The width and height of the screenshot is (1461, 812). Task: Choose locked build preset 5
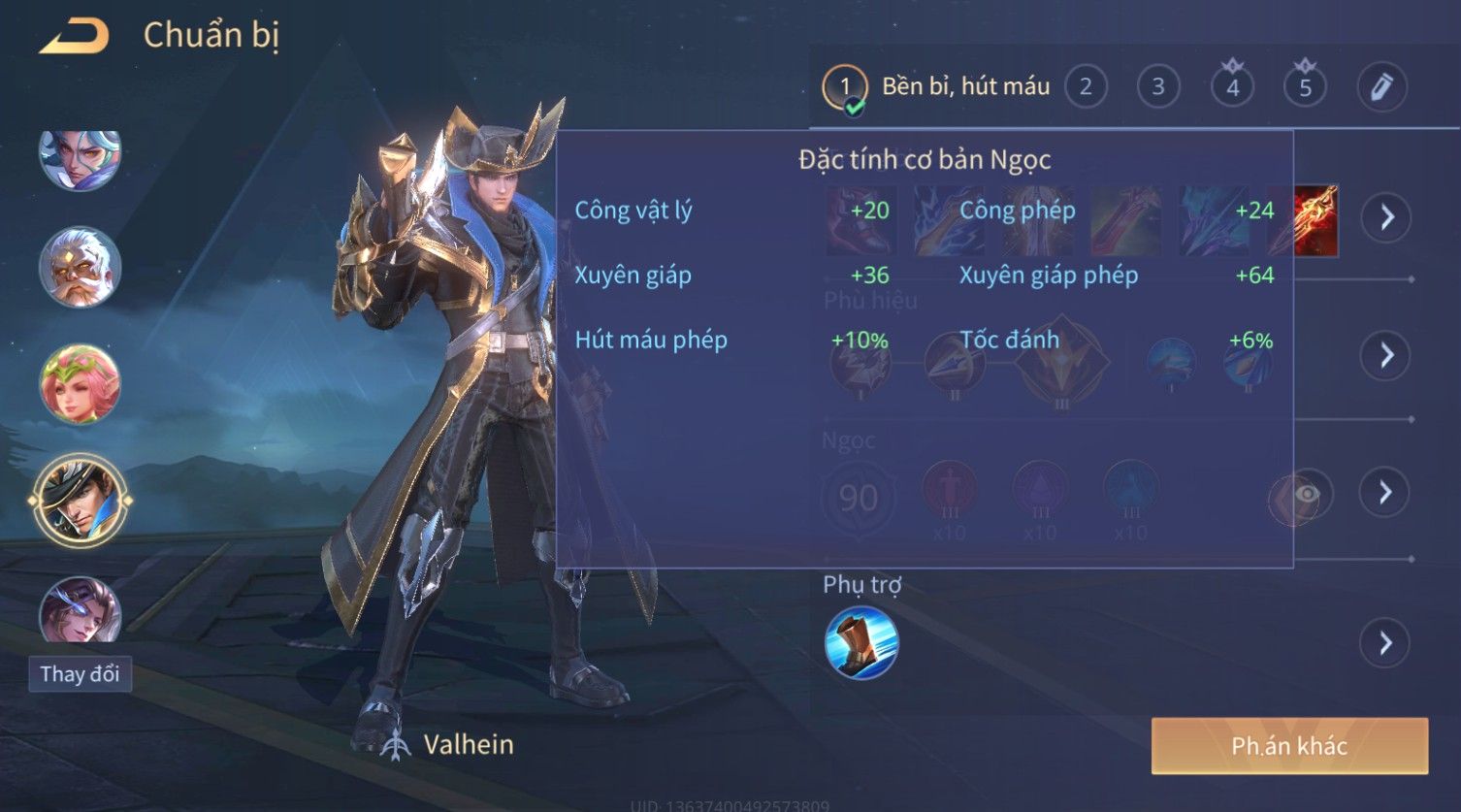click(x=1305, y=87)
